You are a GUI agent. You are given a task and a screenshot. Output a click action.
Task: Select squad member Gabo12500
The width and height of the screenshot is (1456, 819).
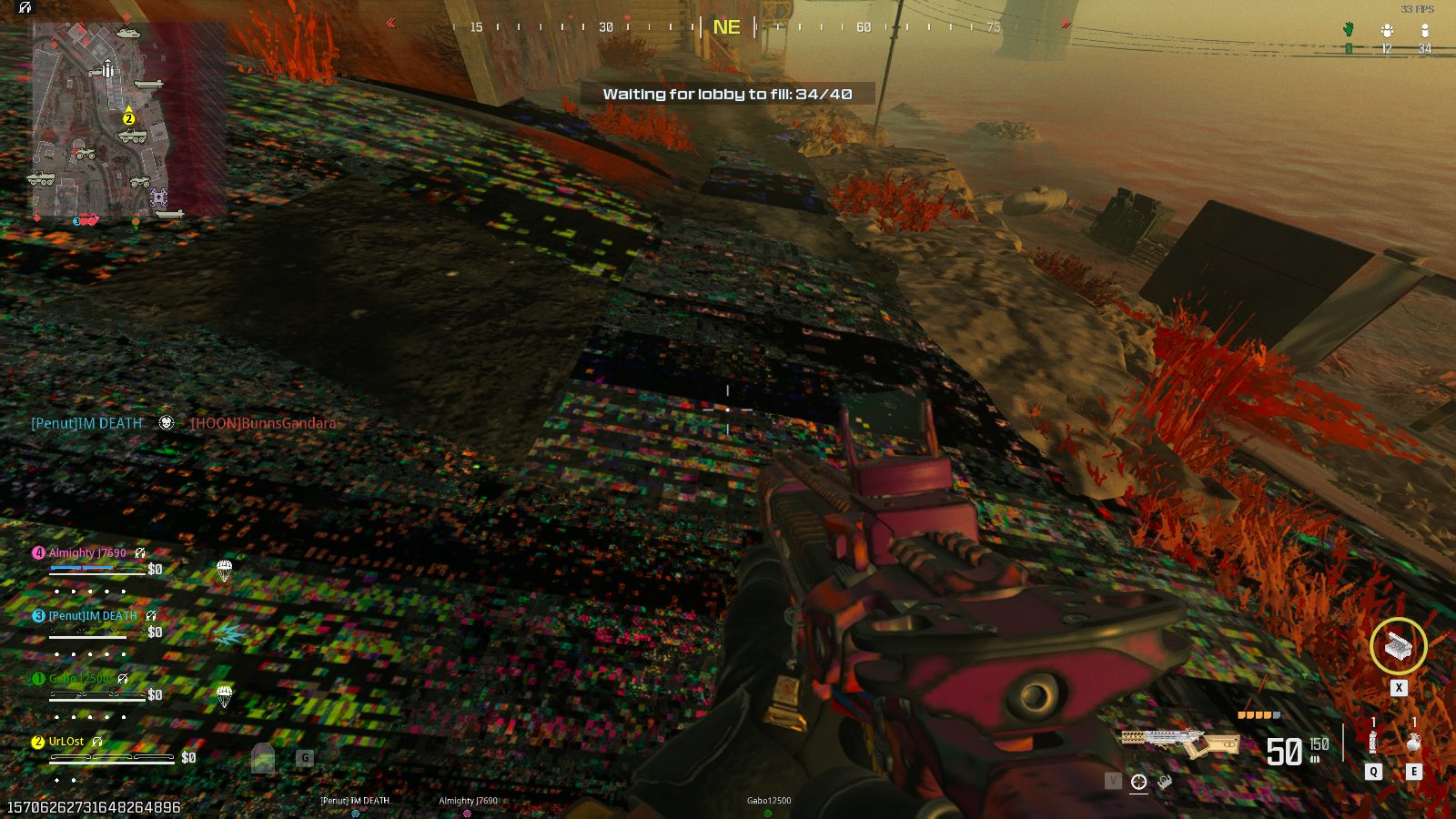[79, 679]
